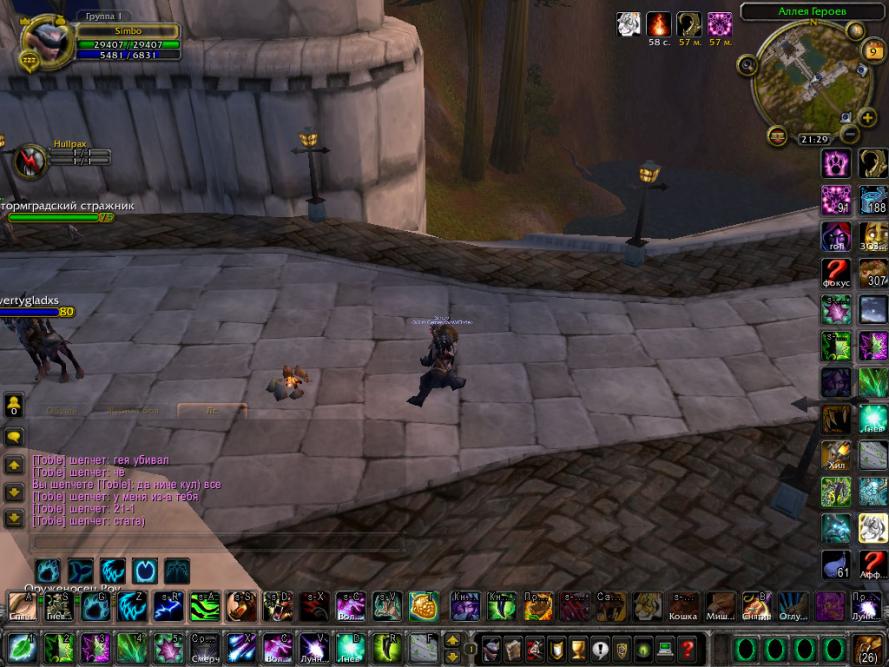This screenshot has width=889, height=667.
Task: Switch to Bear Form paw stance icon
Action: coord(48,571)
